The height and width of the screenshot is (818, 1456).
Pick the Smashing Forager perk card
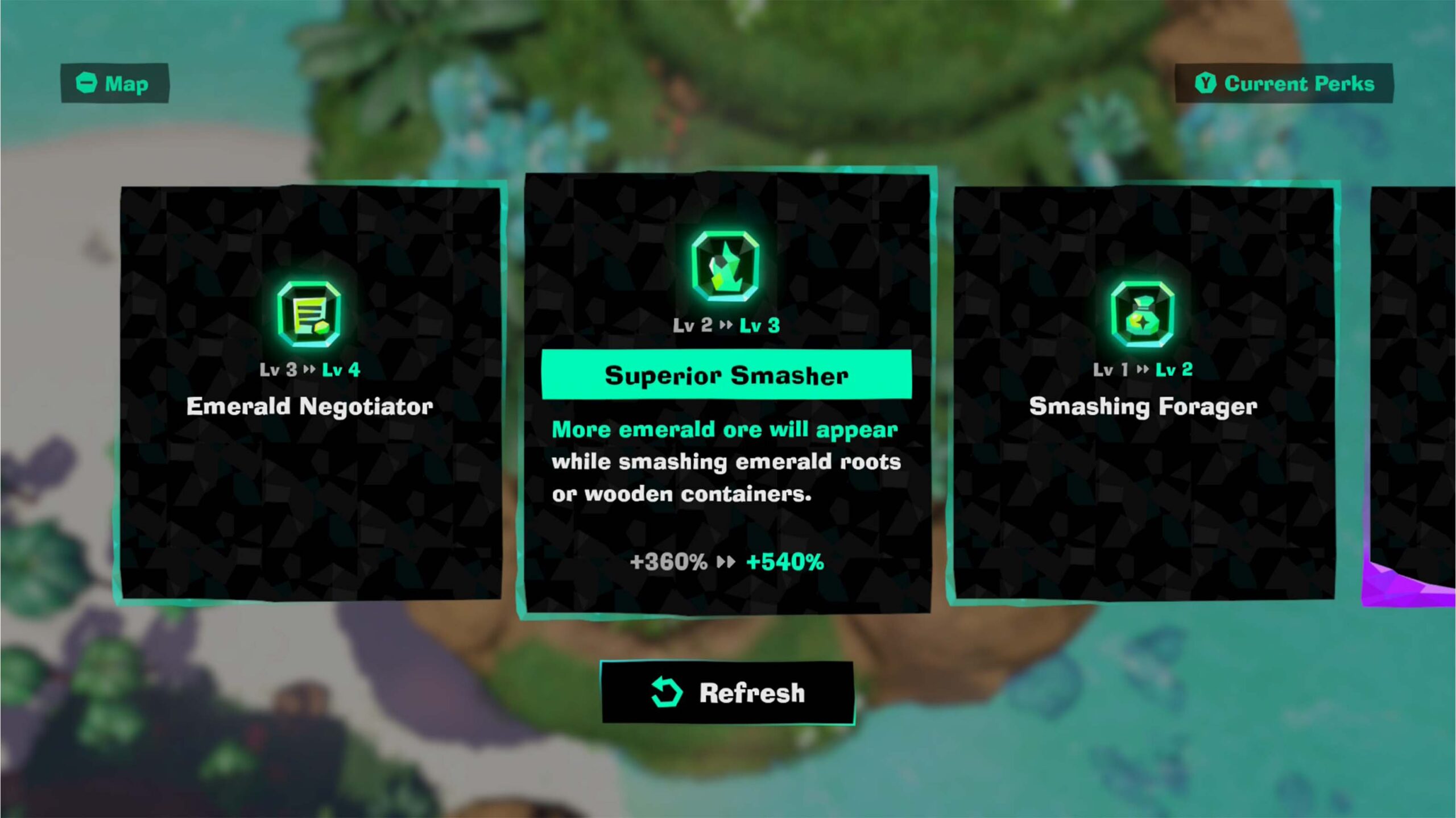[x=1143, y=392]
